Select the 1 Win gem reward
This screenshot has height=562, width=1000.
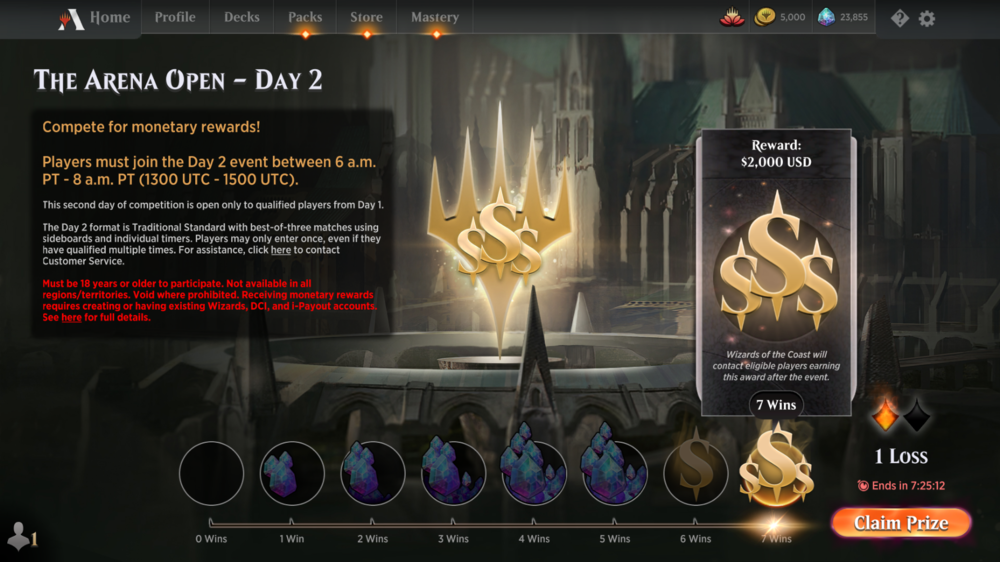(x=292, y=473)
